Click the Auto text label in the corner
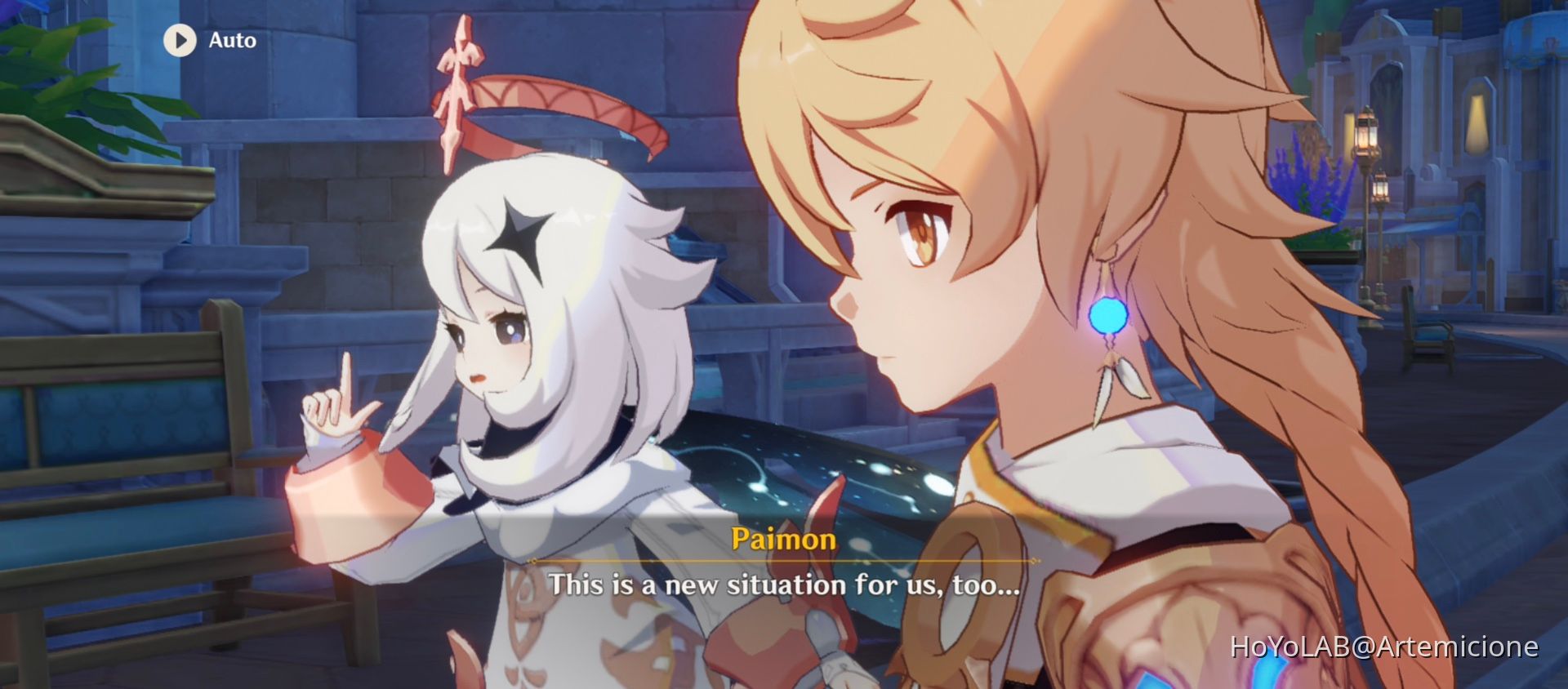 (x=231, y=39)
